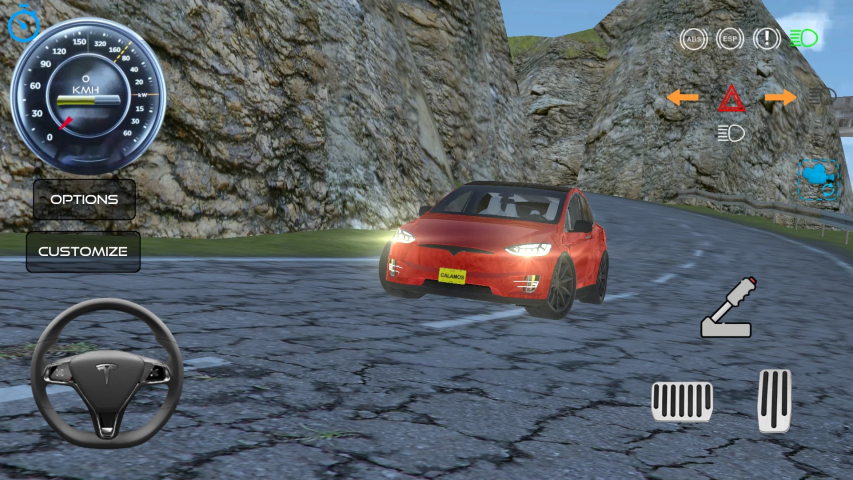
Task: Tap the Tesla steering wheel control
Action: tap(106, 374)
